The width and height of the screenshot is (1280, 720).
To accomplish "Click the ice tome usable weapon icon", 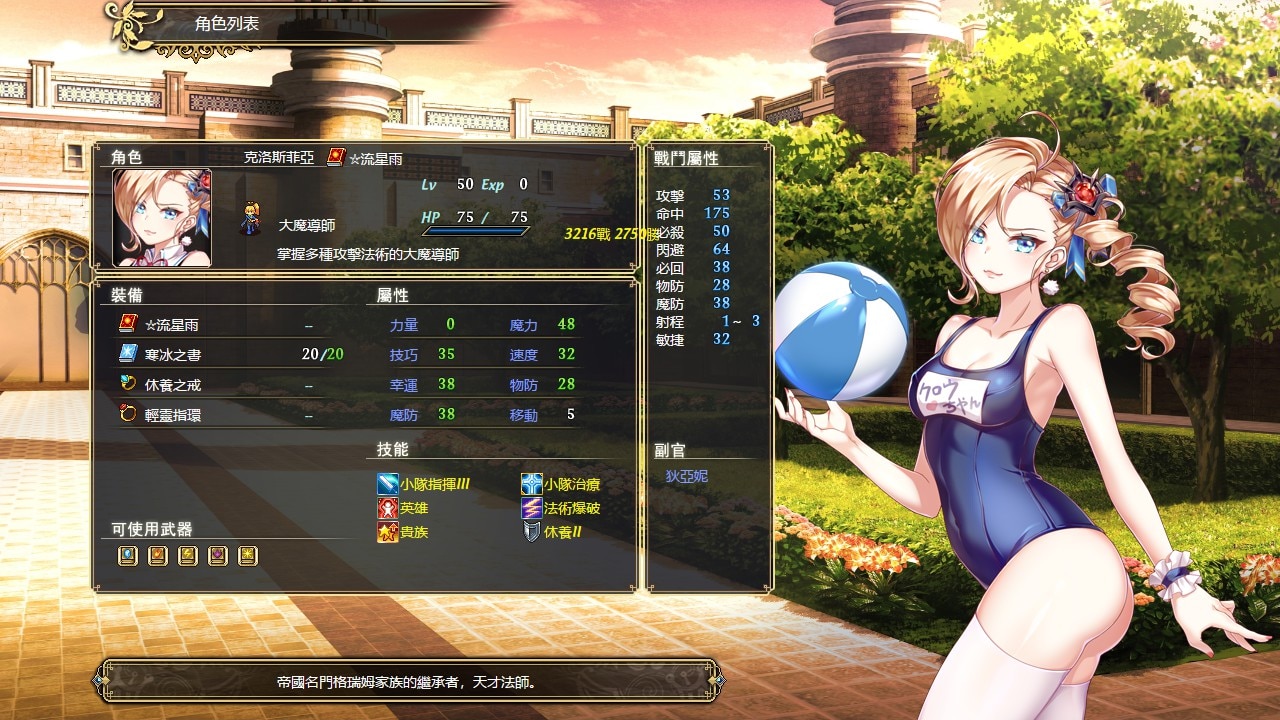I will pos(127,556).
